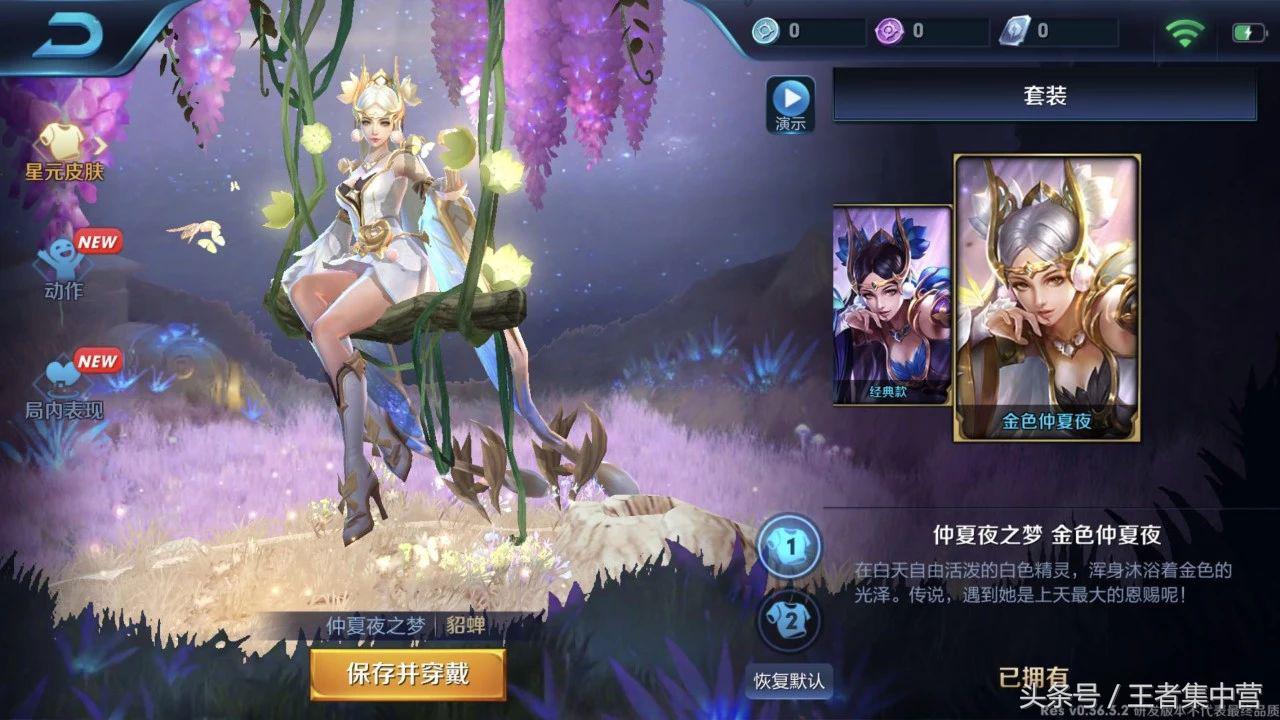Screen dimensions: 1280x720
Task: Click the purple star element currency icon
Action: coord(889,30)
